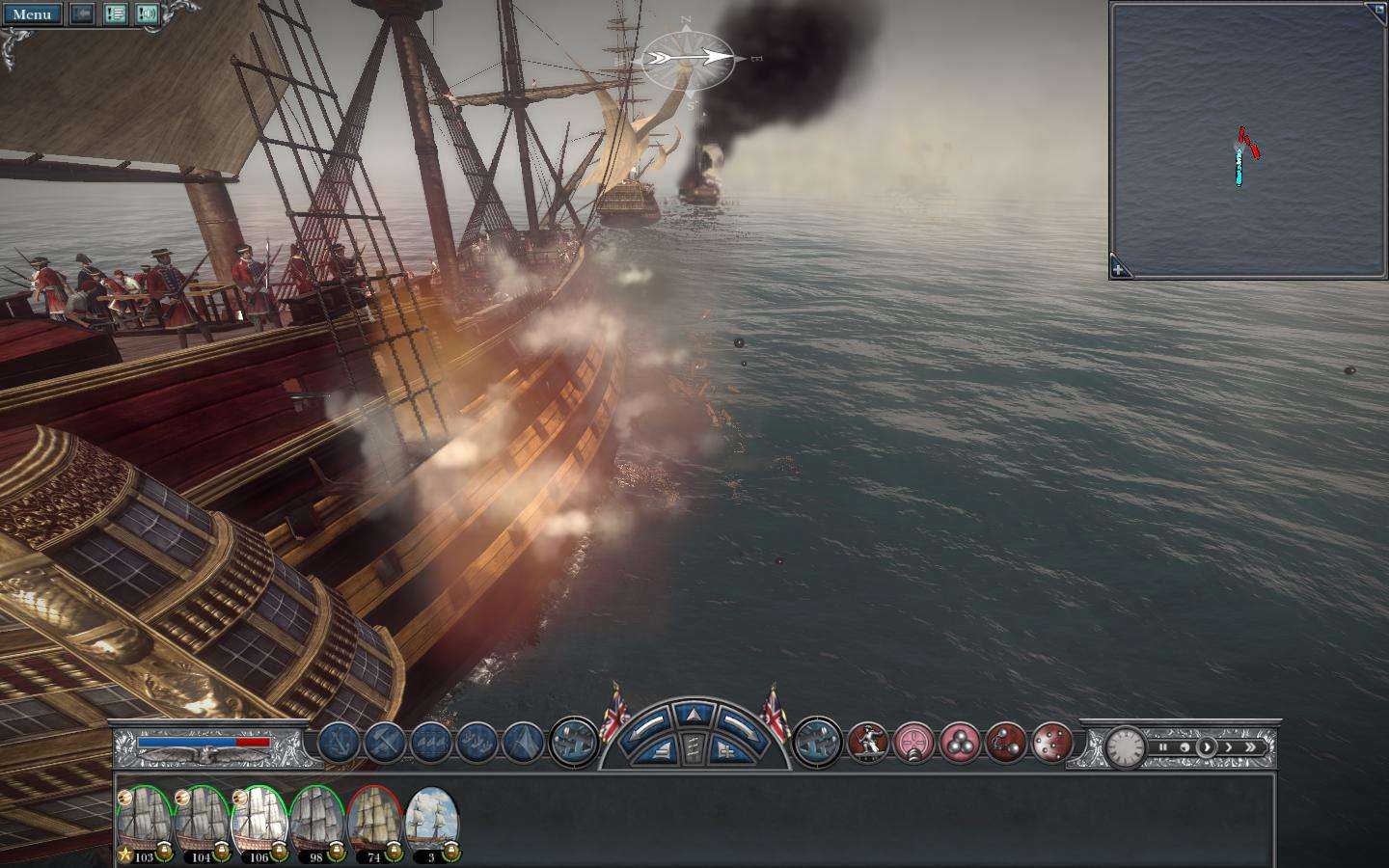
Task: Pause the battle
Action: click(x=1163, y=747)
